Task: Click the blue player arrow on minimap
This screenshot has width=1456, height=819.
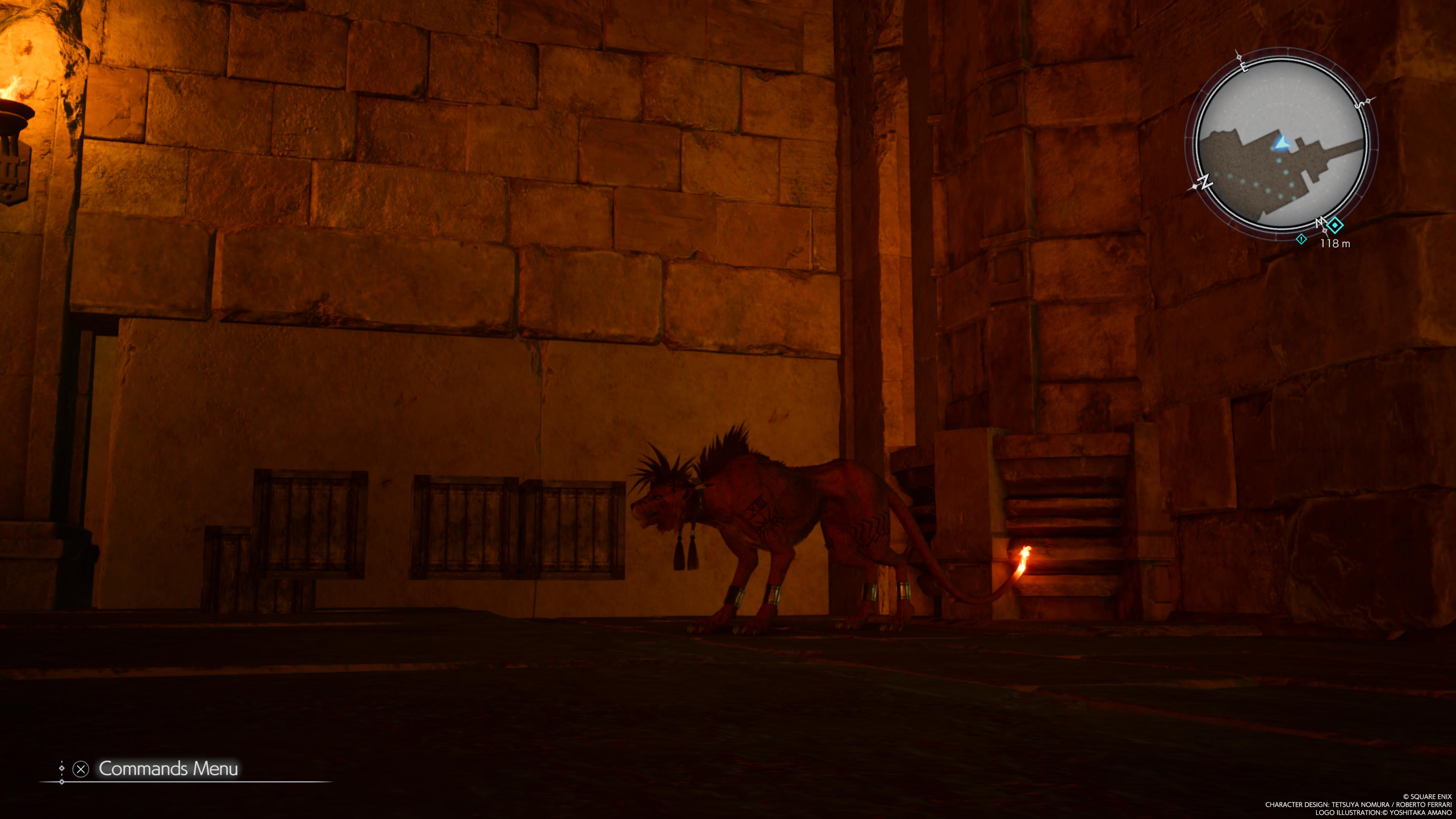Action: coord(1281,143)
